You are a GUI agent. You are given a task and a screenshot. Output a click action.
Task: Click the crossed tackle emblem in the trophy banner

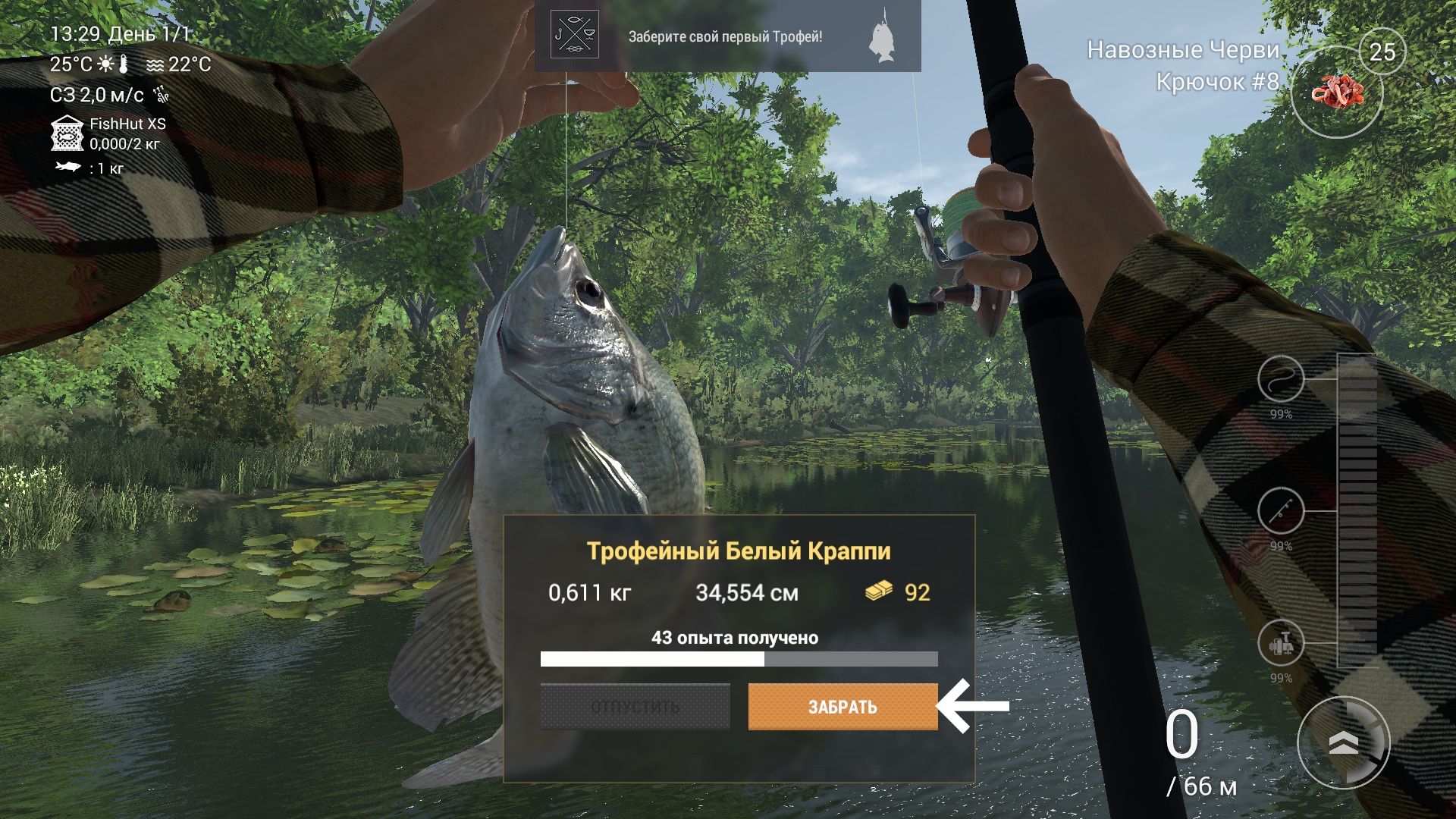pos(574,35)
